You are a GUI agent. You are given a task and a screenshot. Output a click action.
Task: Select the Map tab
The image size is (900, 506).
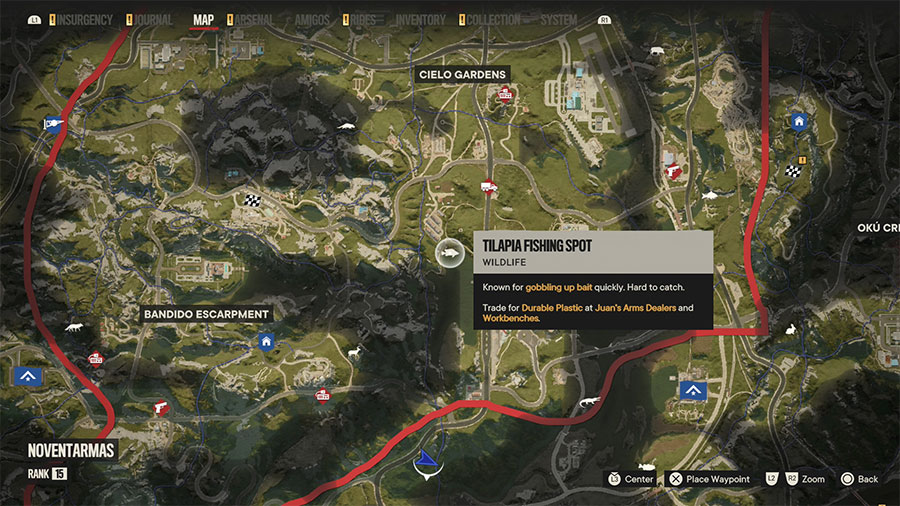[x=203, y=19]
